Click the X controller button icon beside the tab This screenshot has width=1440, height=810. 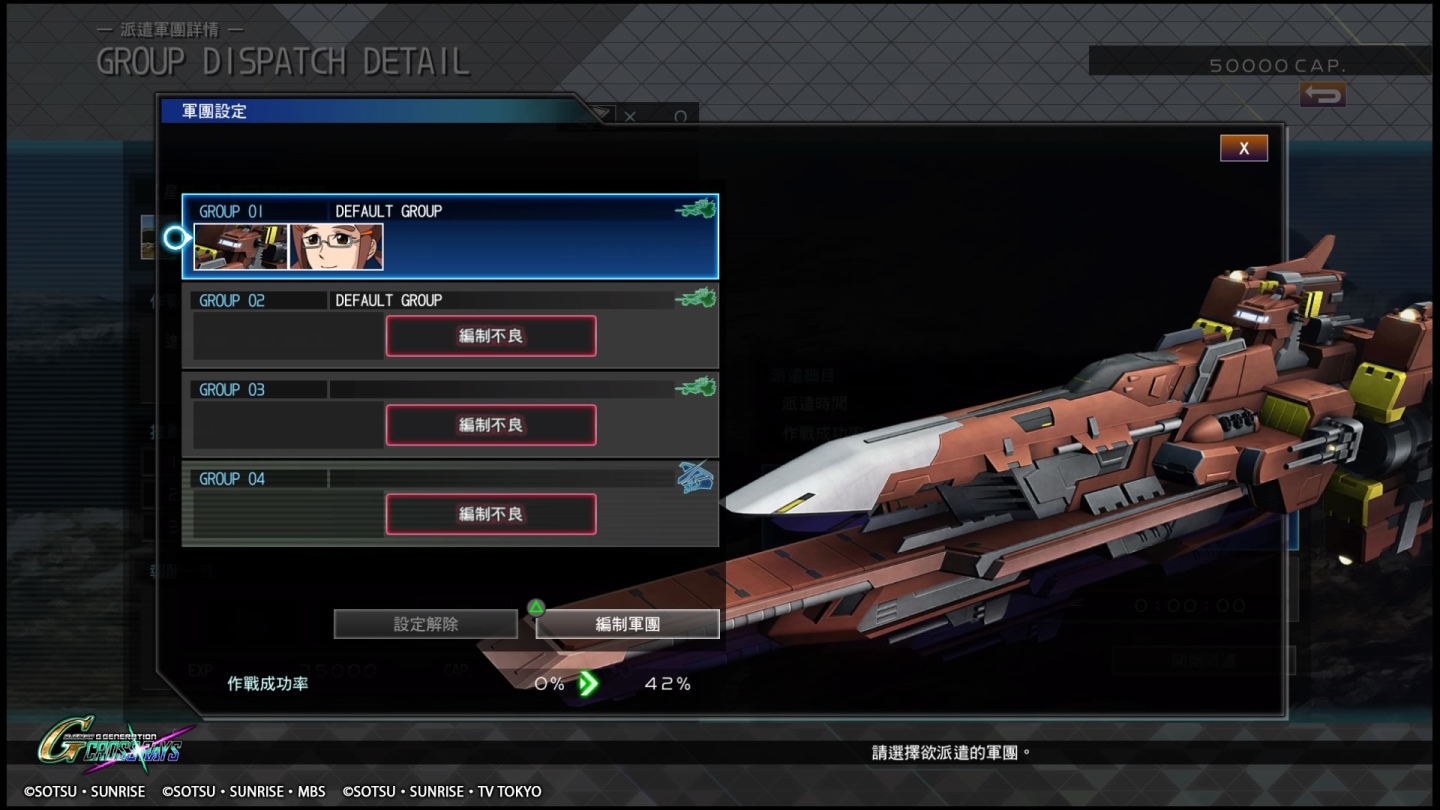pos(631,114)
